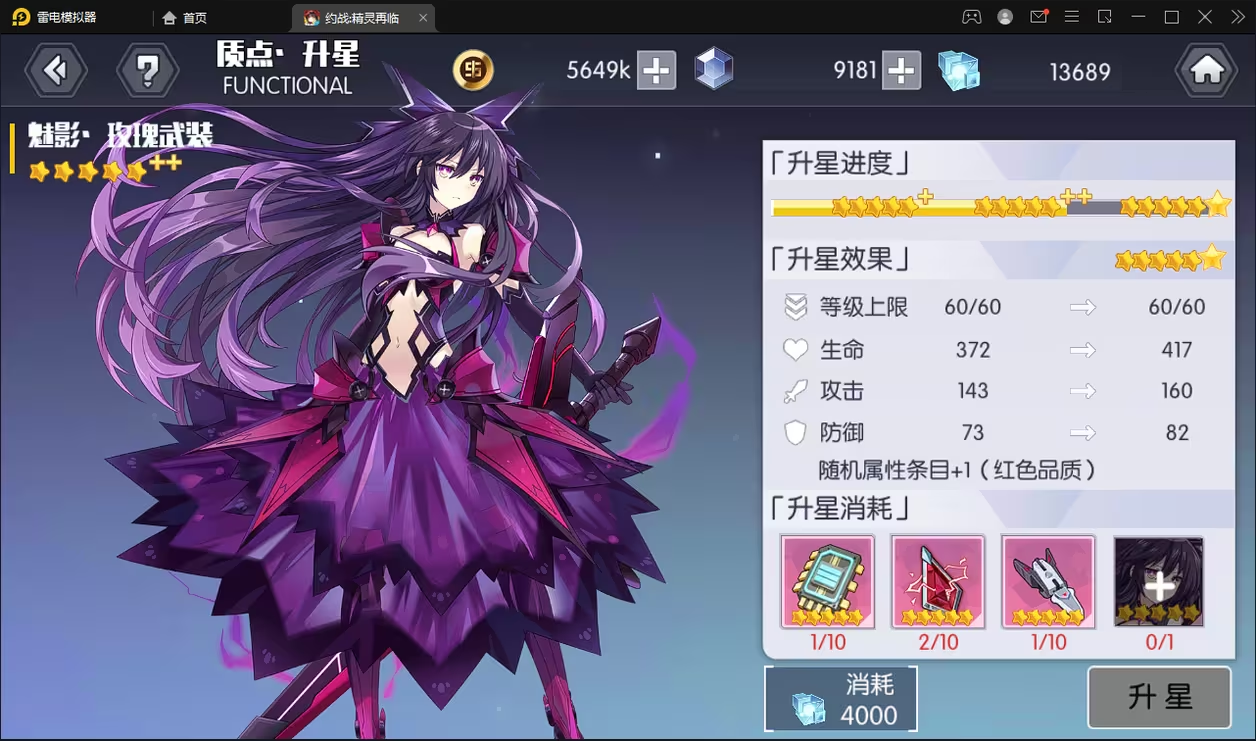The image size is (1256, 741).
Task: Close the 约战:精灵再临 emulator tab
Action: point(423,18)
